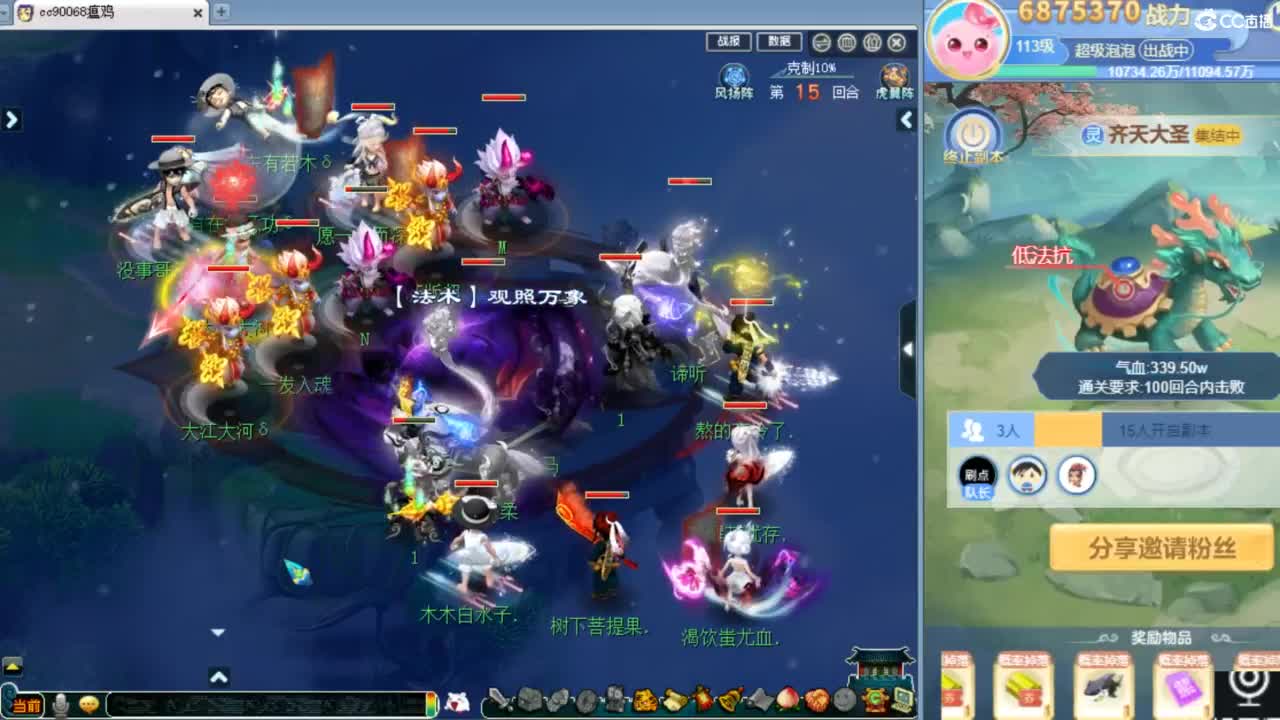The image size is (1280, 720).
Task: Open the 战报 battle report
Action: pos(727,42)
